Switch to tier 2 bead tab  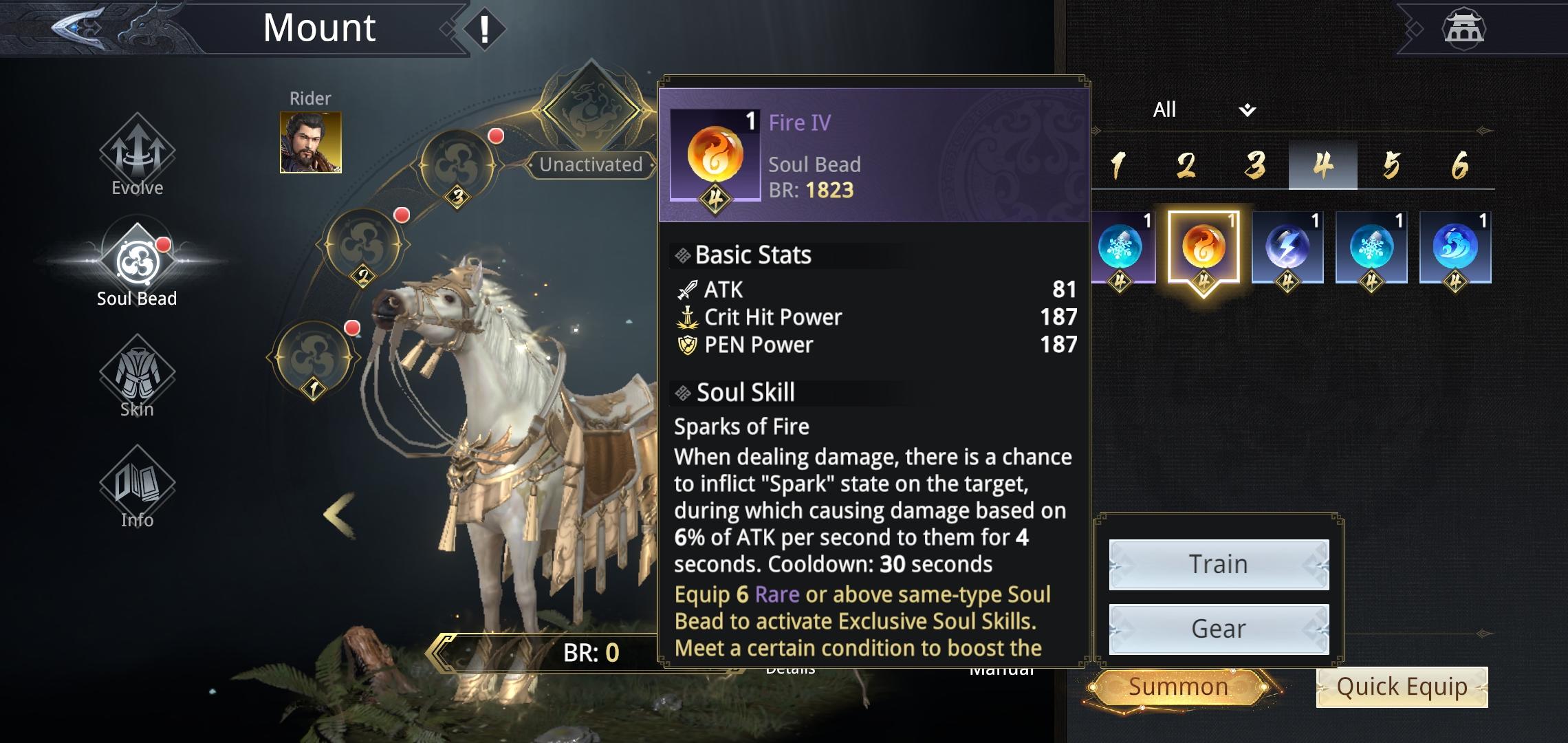(1186, 165)
